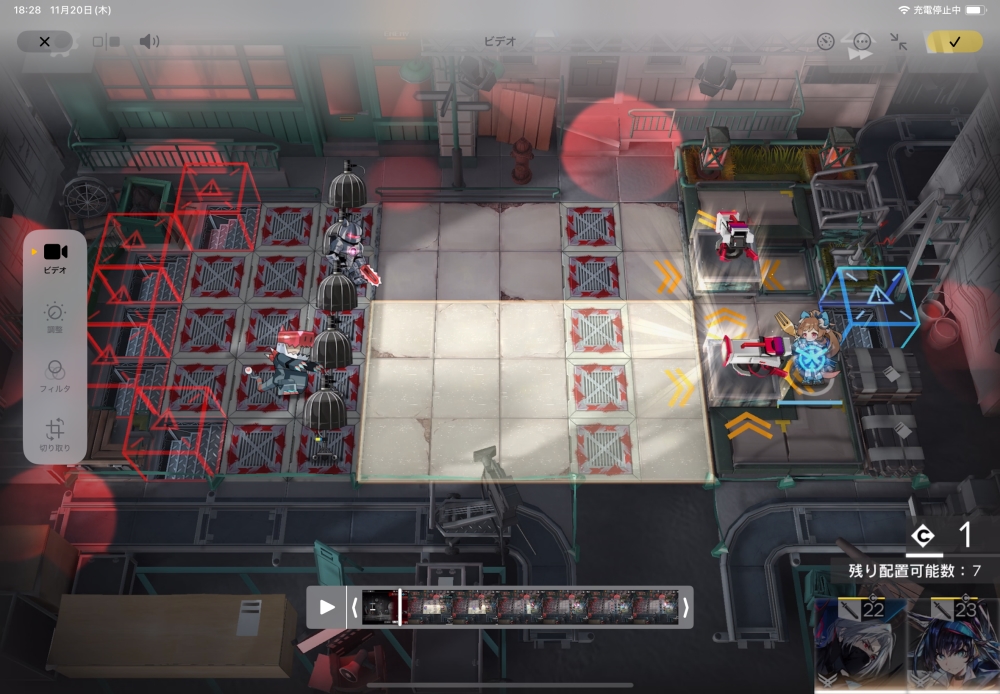Open the 調整 adjustment tool

point(55,319)
